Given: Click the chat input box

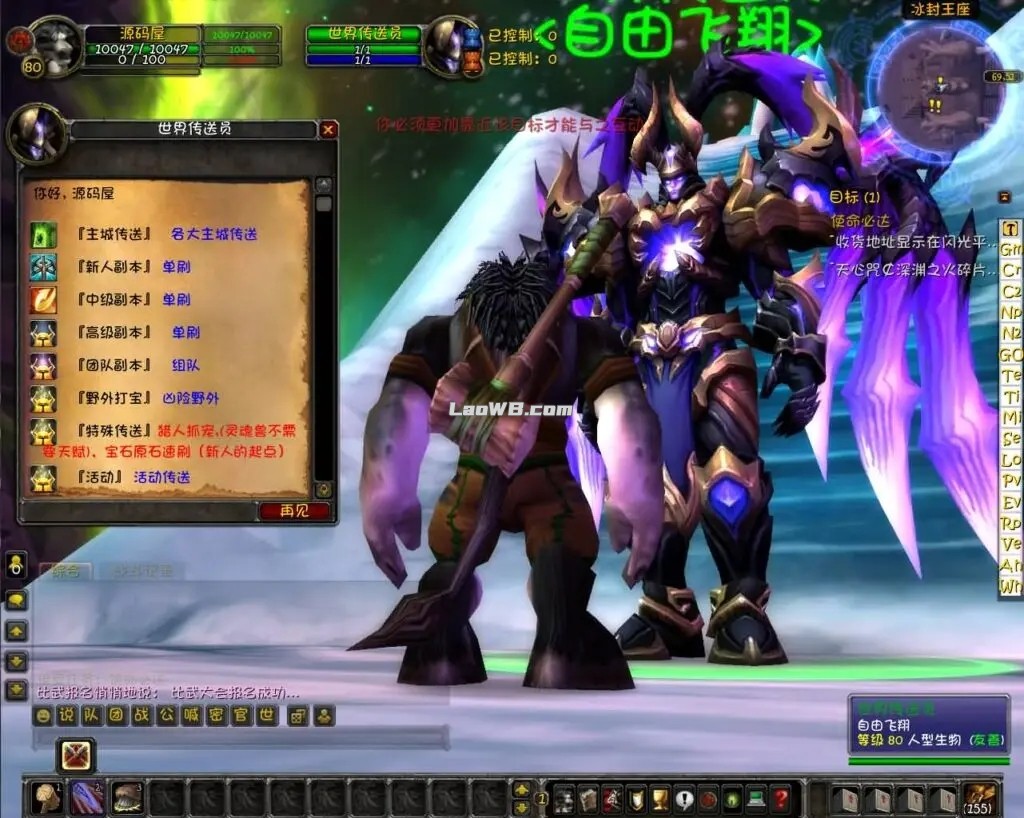Looking at the screenshot, I should 240,738.
